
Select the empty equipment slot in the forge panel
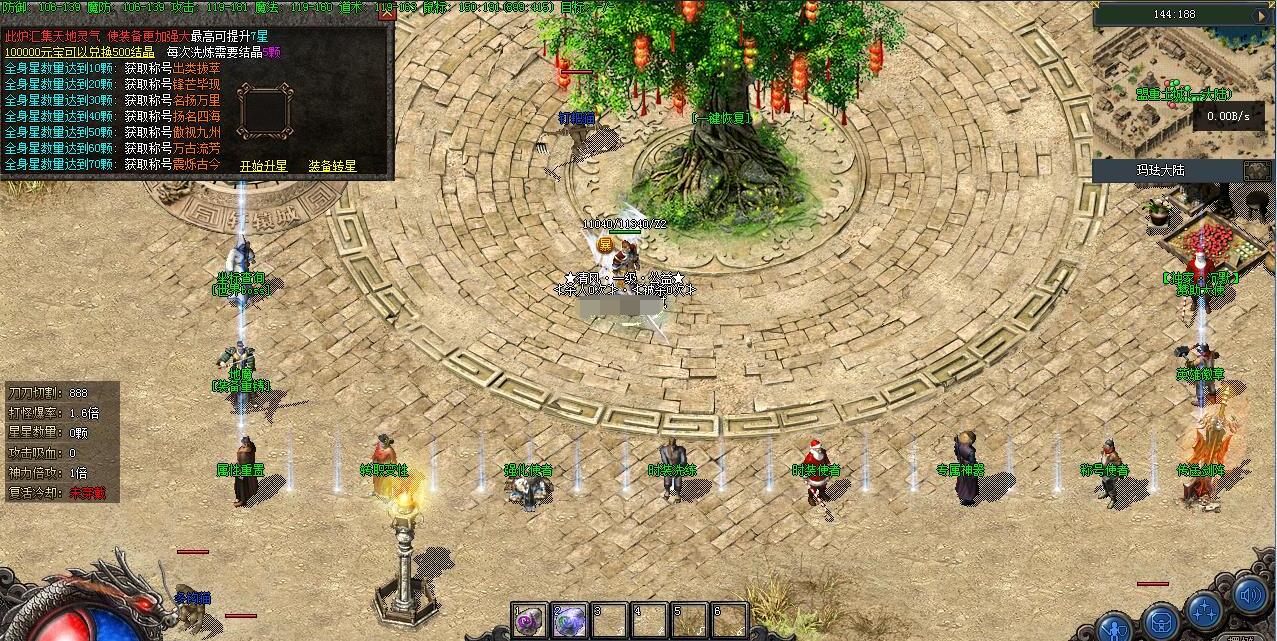[x=264, y=110]
